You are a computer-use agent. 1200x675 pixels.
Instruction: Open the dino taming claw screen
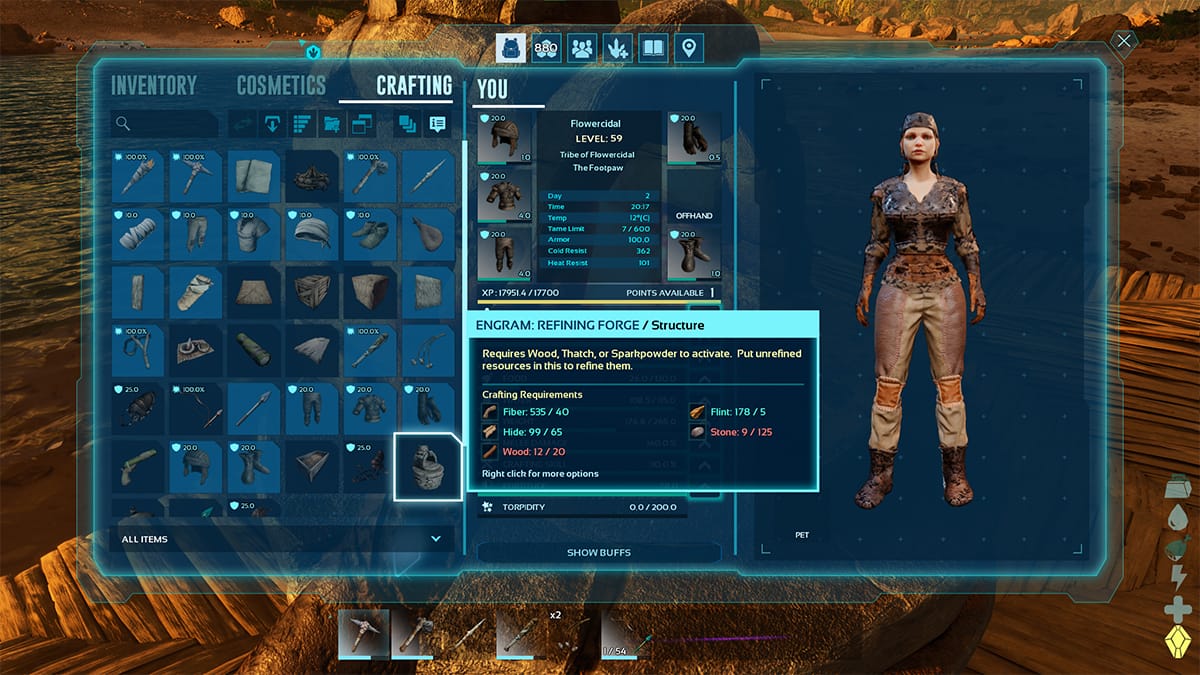(617, 48)
